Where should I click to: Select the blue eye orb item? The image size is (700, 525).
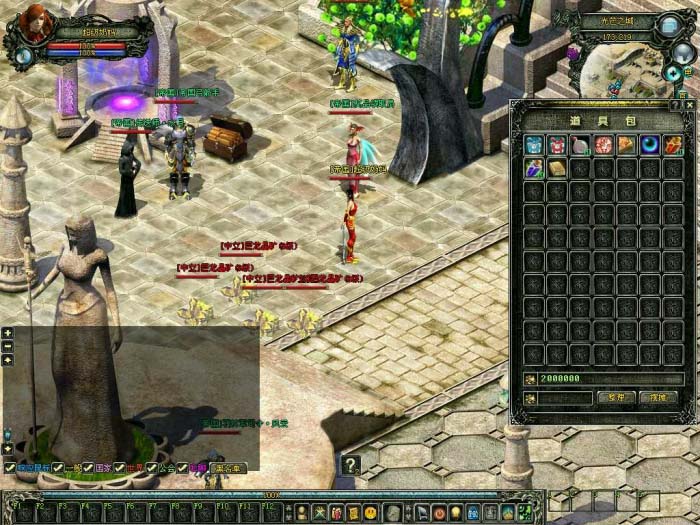pos(649,145)
